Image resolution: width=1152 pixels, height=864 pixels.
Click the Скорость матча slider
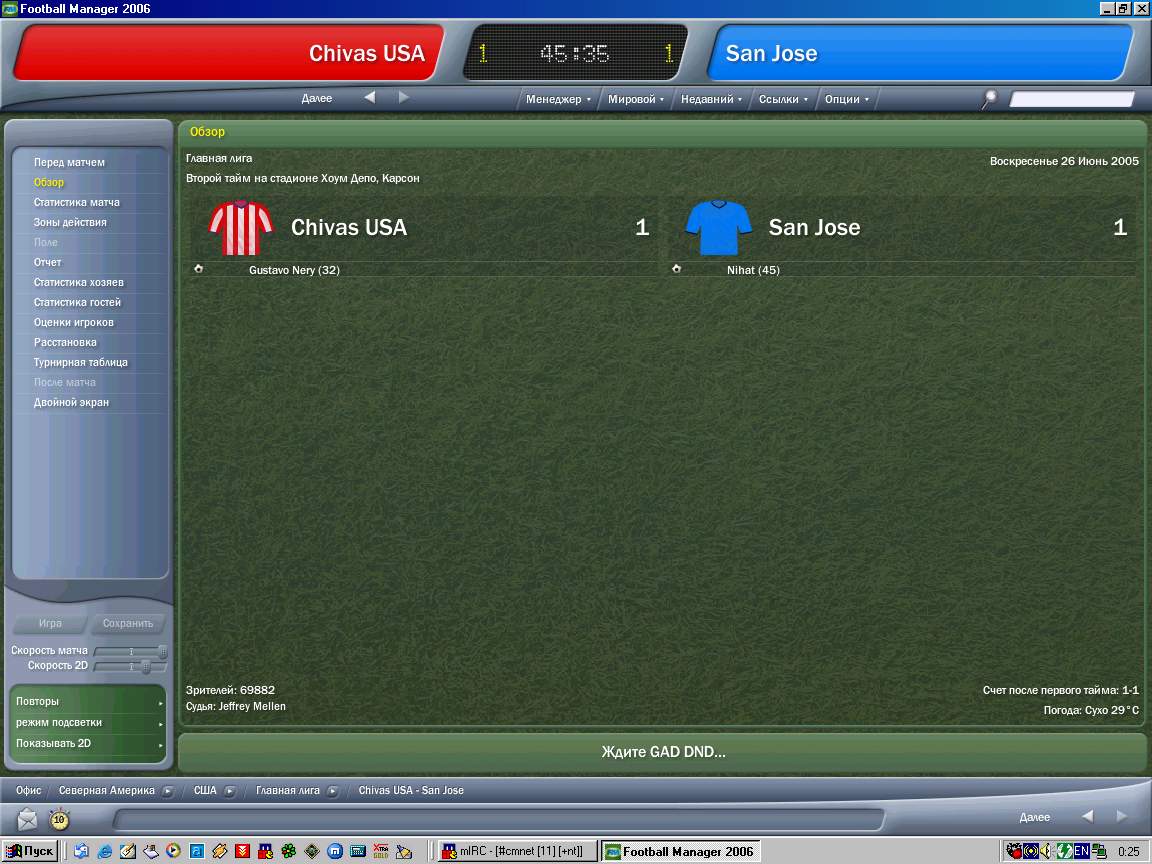(130, 651)
